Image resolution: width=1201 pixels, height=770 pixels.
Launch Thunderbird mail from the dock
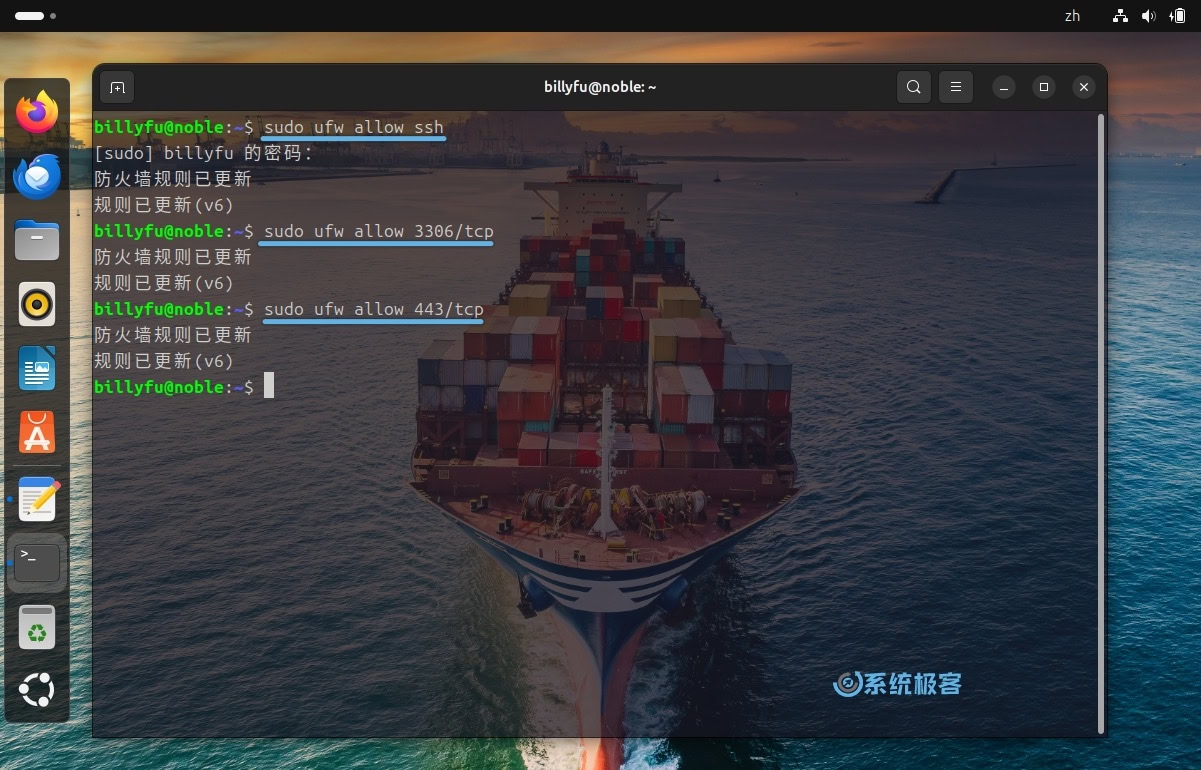pyautogui.click(x=37, y=177)
